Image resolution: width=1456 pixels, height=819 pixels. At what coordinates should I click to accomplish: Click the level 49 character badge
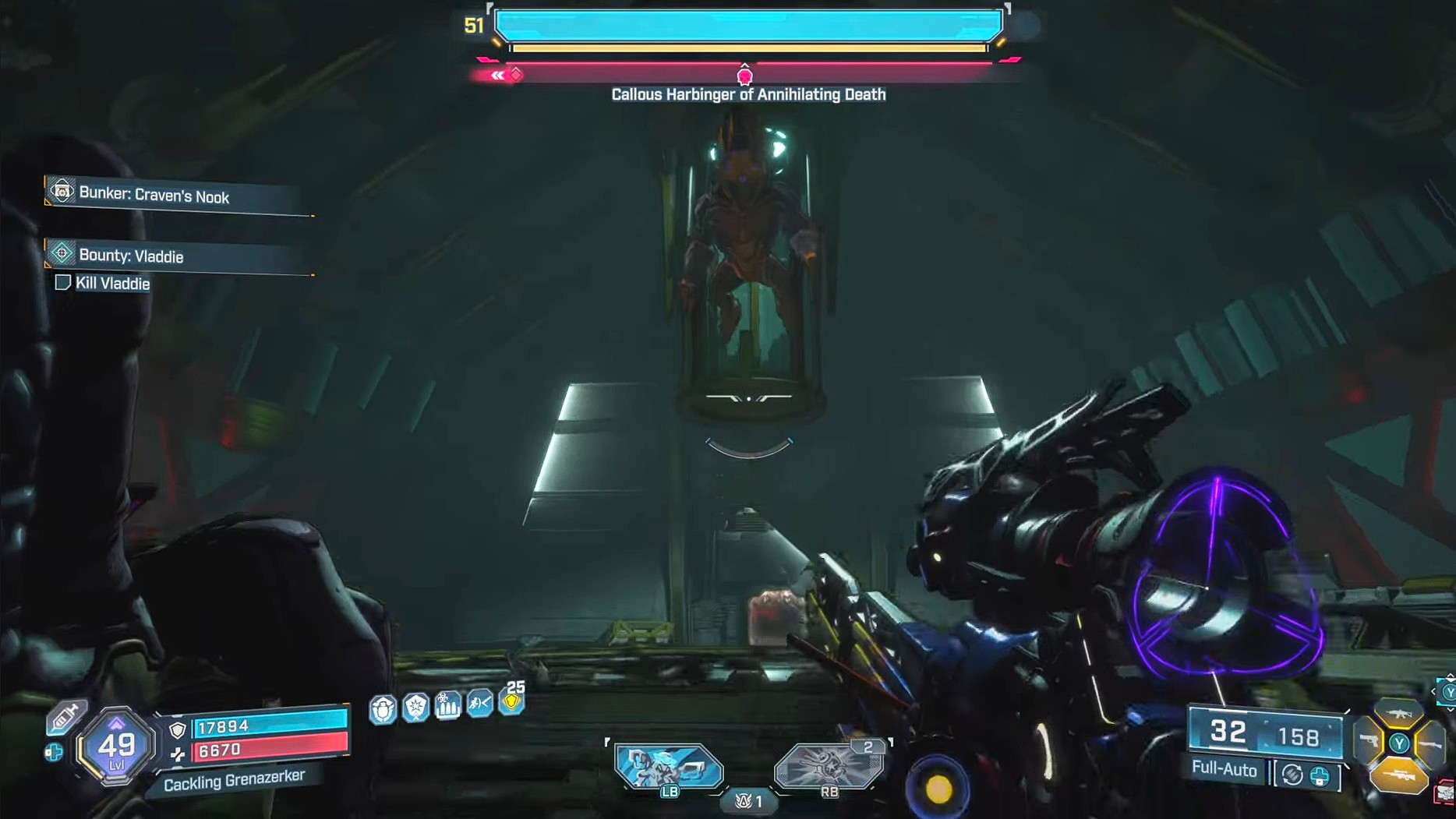[x=117, y=747]
